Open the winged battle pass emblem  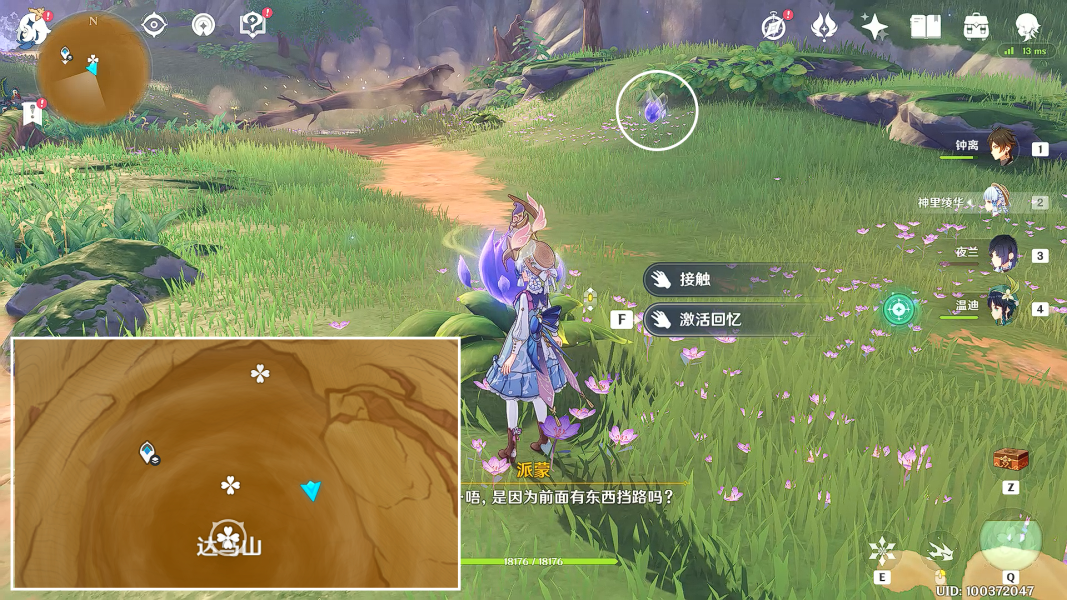(824, 27)
